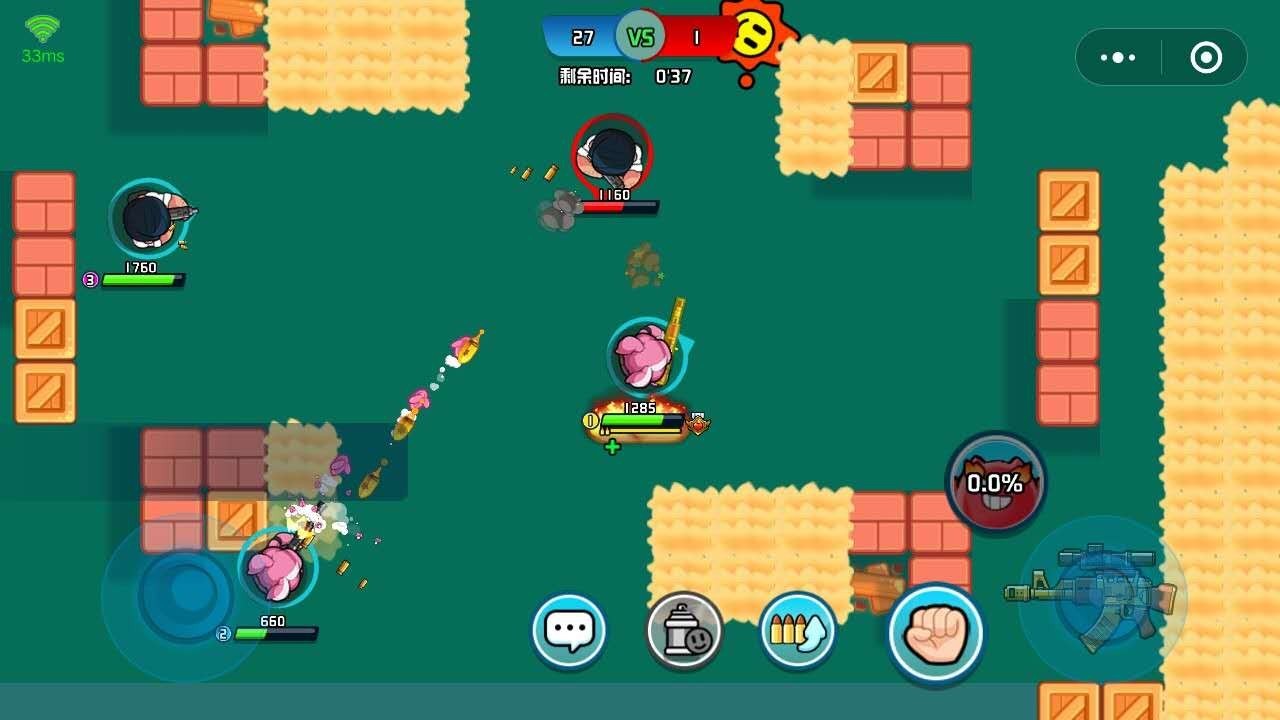Trigger the 0.0% ultimate skill icon
Screen dimensions: 1280x720
(995, 483)
